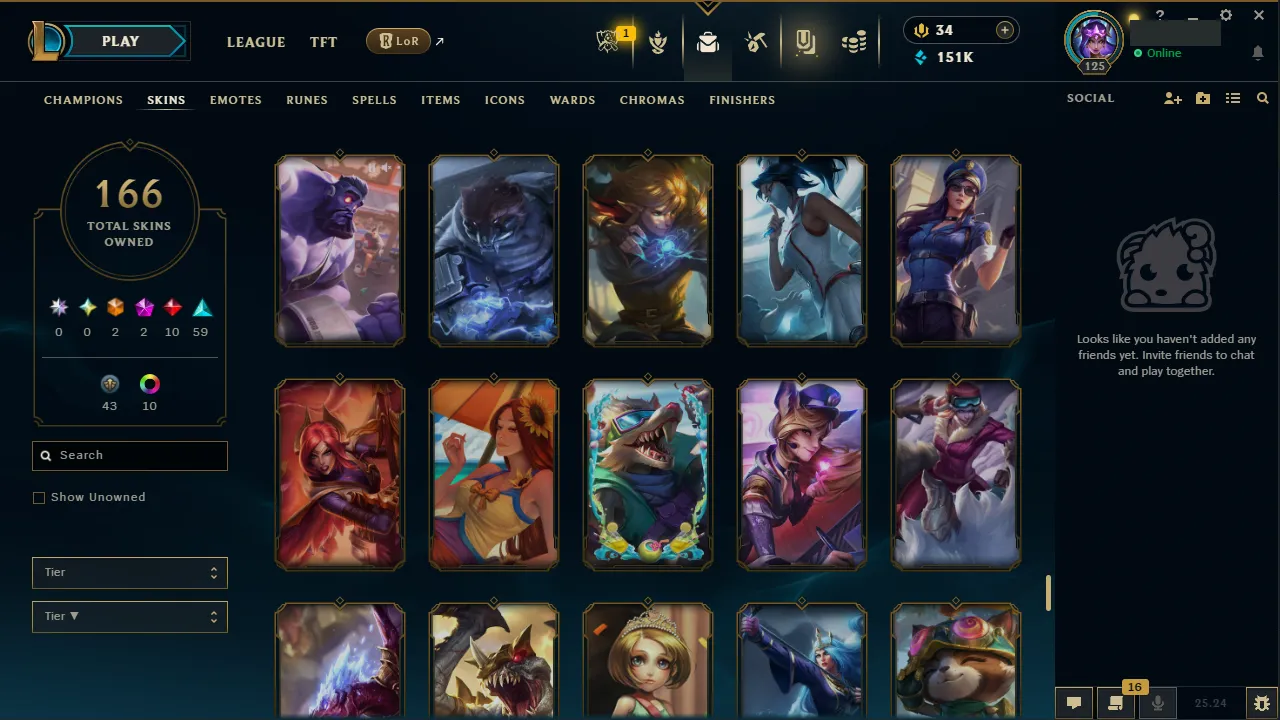This screenshot has height=720, width=1280.
Task: Report a bug via the bug icon
Action: (1260, 702)
